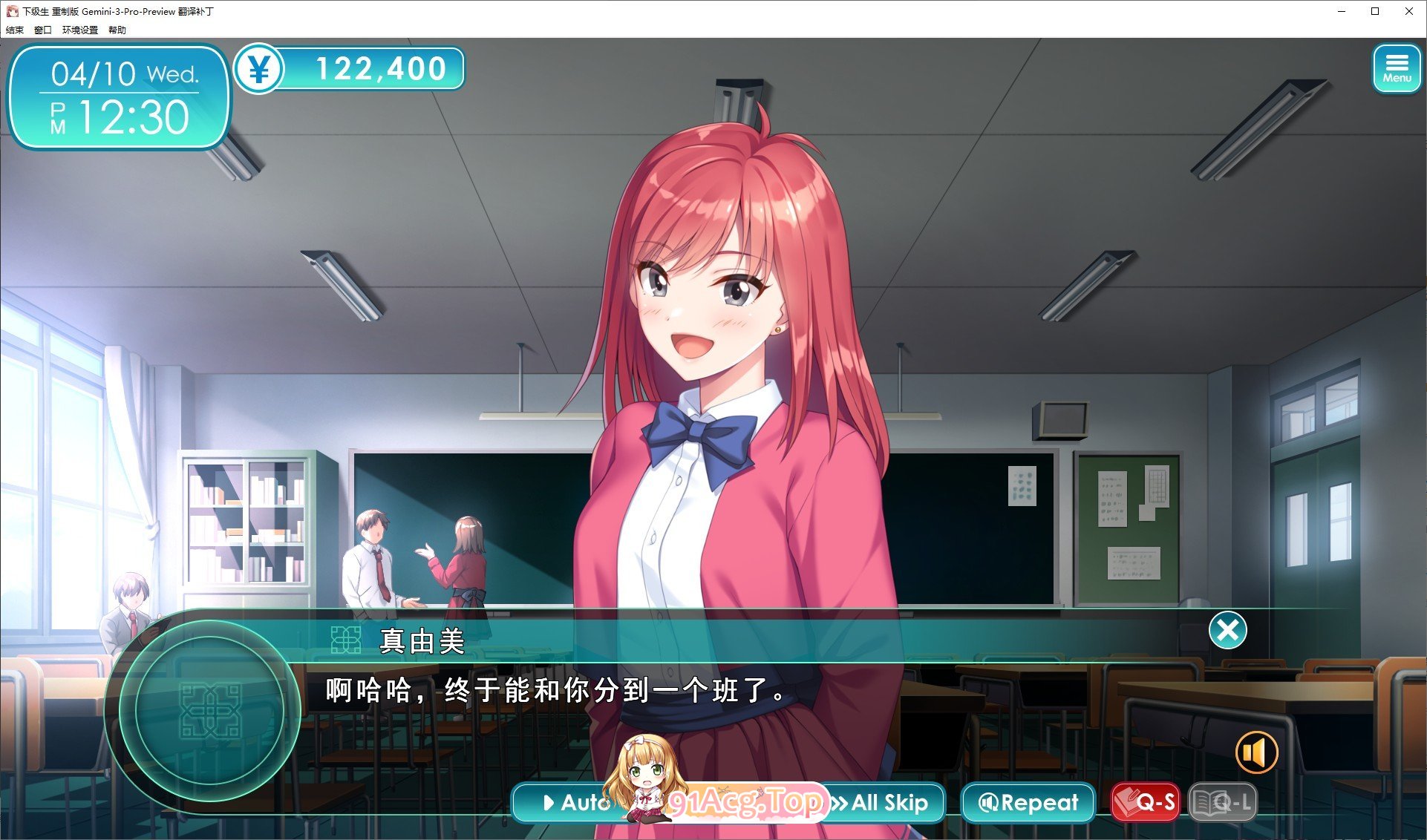1427x840 pixels.
Task: Hide the dialogue box with the X button
Action: tap(1228, 629)
